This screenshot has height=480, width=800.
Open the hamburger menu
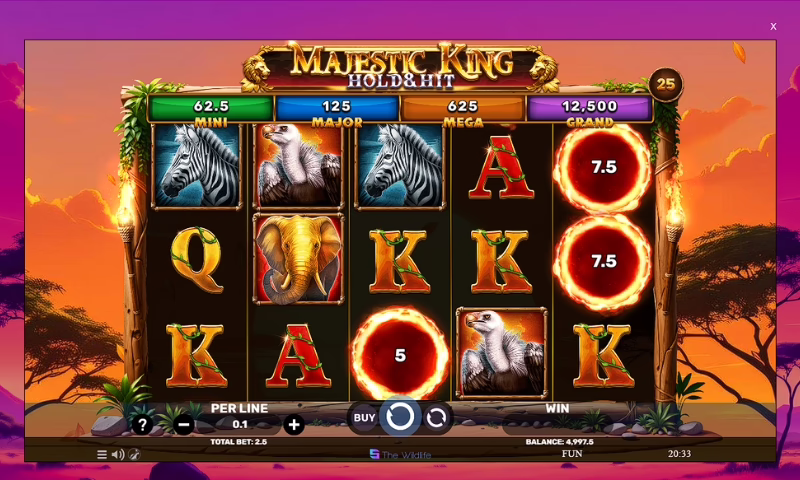102,454
